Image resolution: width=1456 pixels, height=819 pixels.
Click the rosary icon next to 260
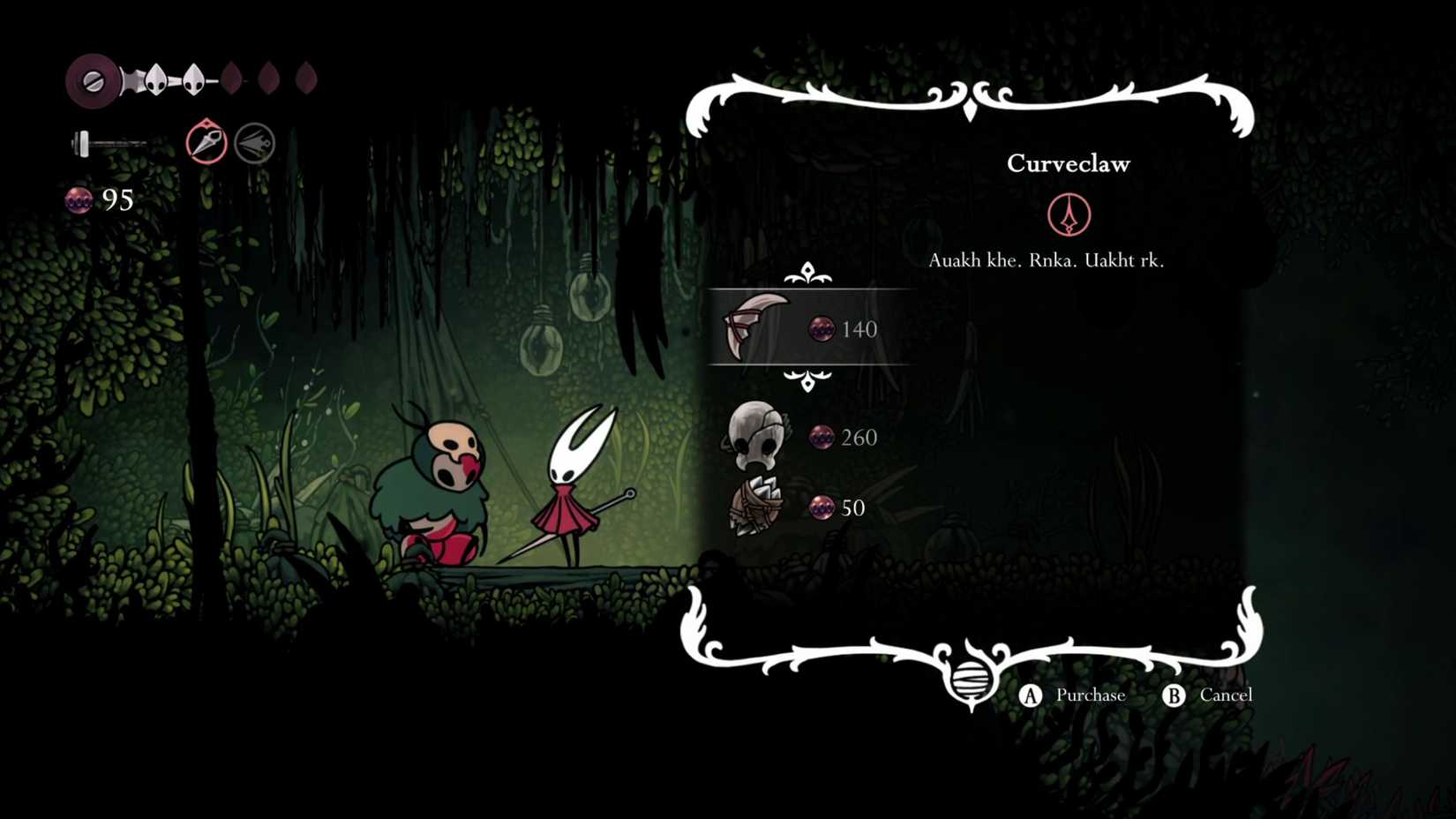pos(822,437)
